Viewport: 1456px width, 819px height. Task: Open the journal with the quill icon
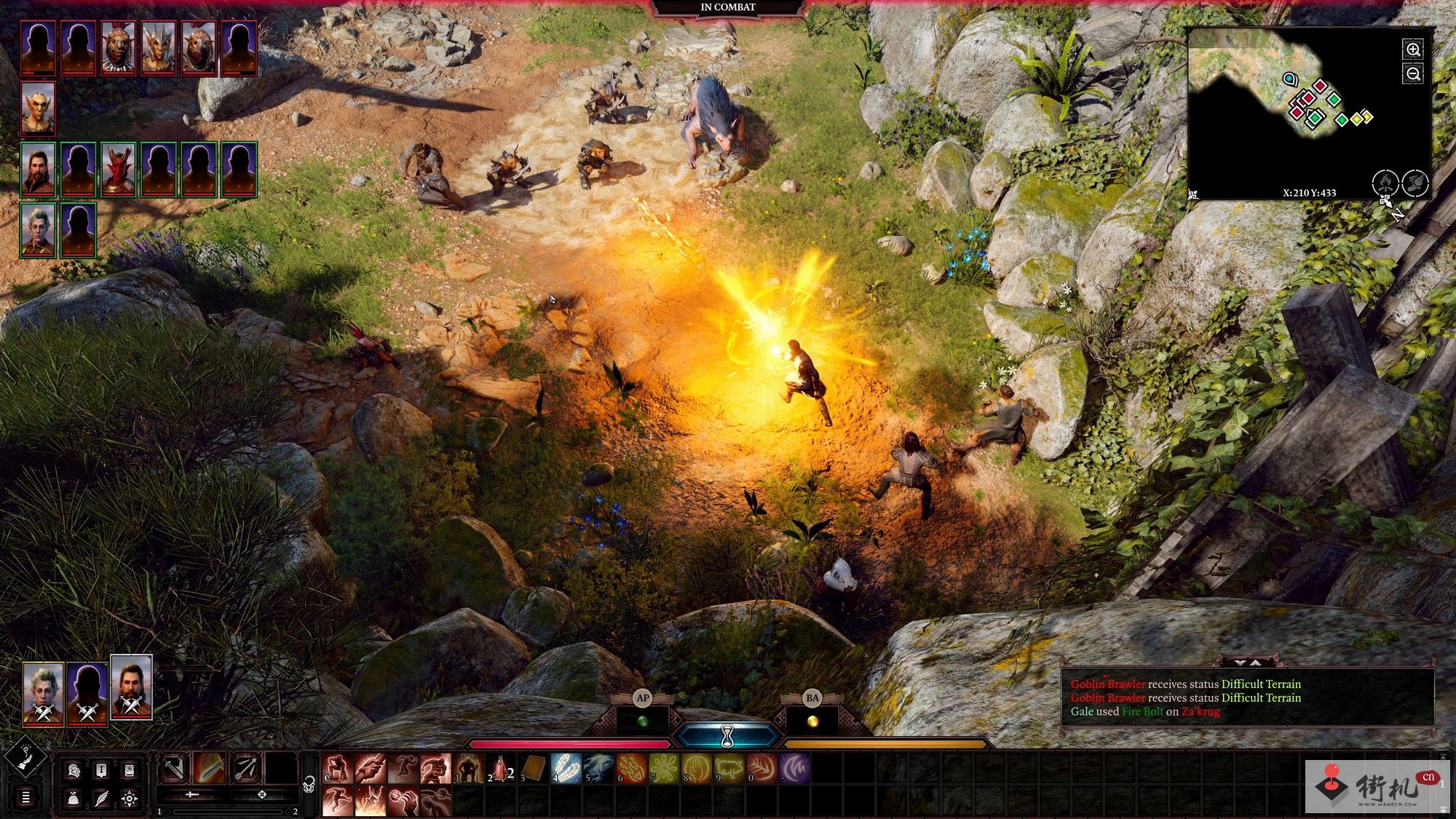(101, 799)
